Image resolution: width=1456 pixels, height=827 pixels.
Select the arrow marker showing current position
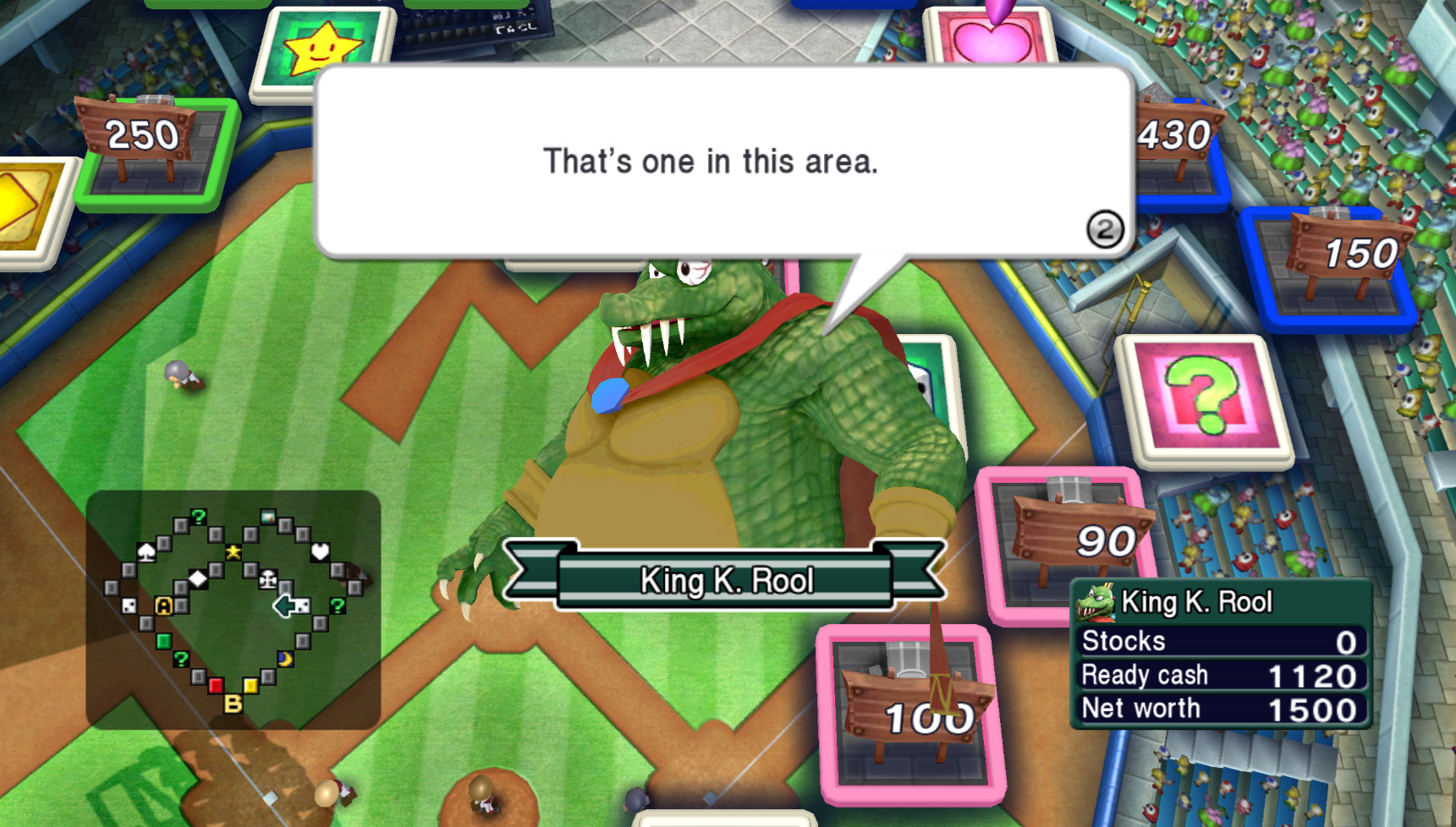click(284, 605)
